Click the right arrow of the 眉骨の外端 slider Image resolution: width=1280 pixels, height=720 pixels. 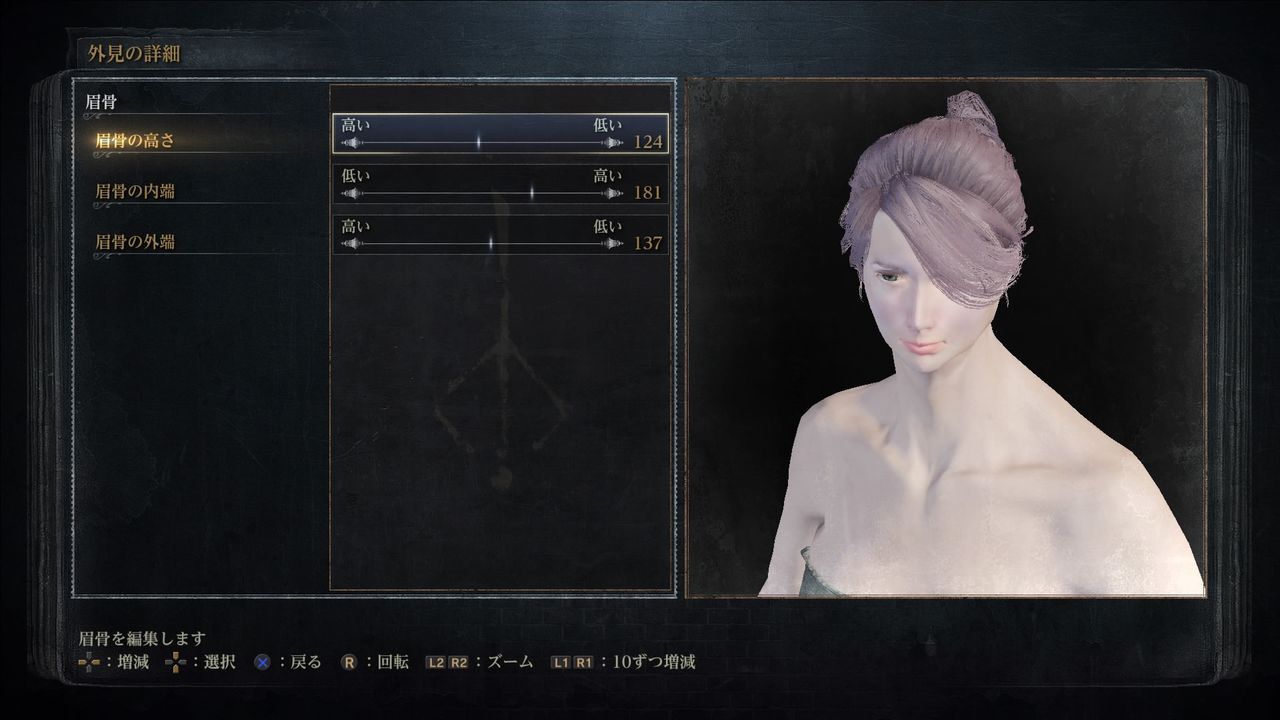pos(613,240)
